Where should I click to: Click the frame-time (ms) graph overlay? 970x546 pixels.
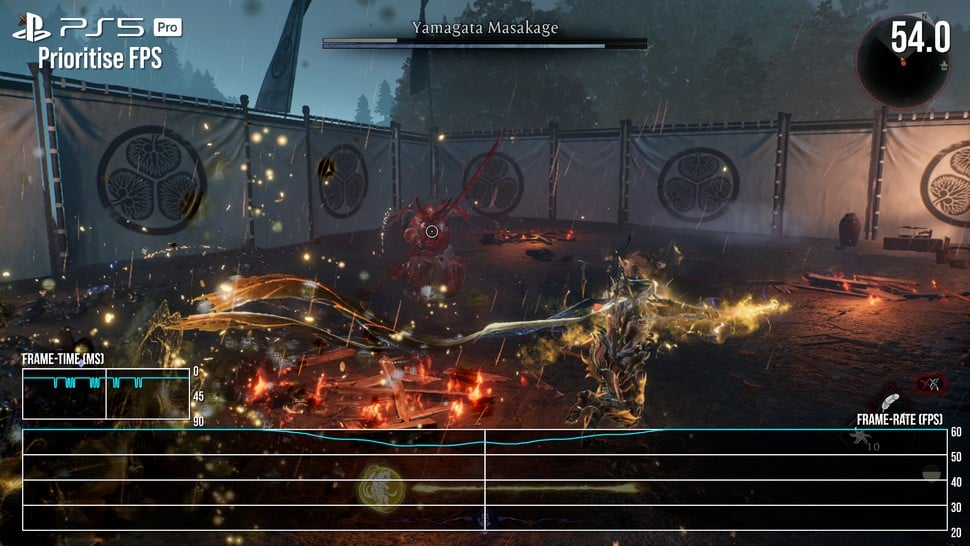[x=106, y=393]
